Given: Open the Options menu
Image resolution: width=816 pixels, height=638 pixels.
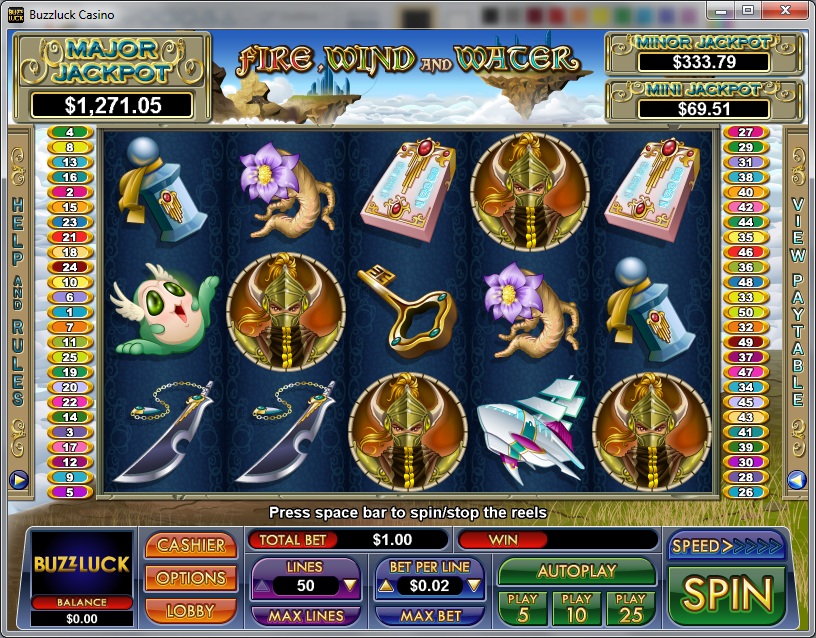Looking at the screenshot, I should pos(190,578).
